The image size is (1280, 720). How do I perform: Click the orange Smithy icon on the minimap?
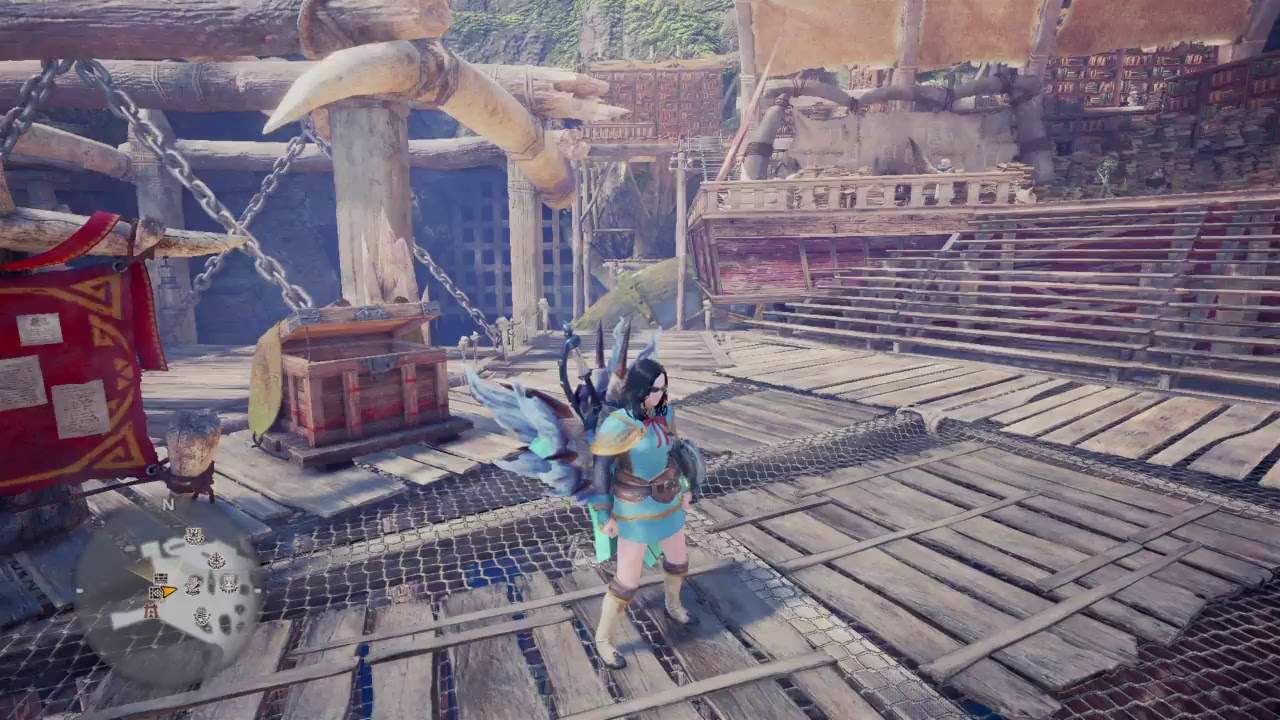coord(151,611)
